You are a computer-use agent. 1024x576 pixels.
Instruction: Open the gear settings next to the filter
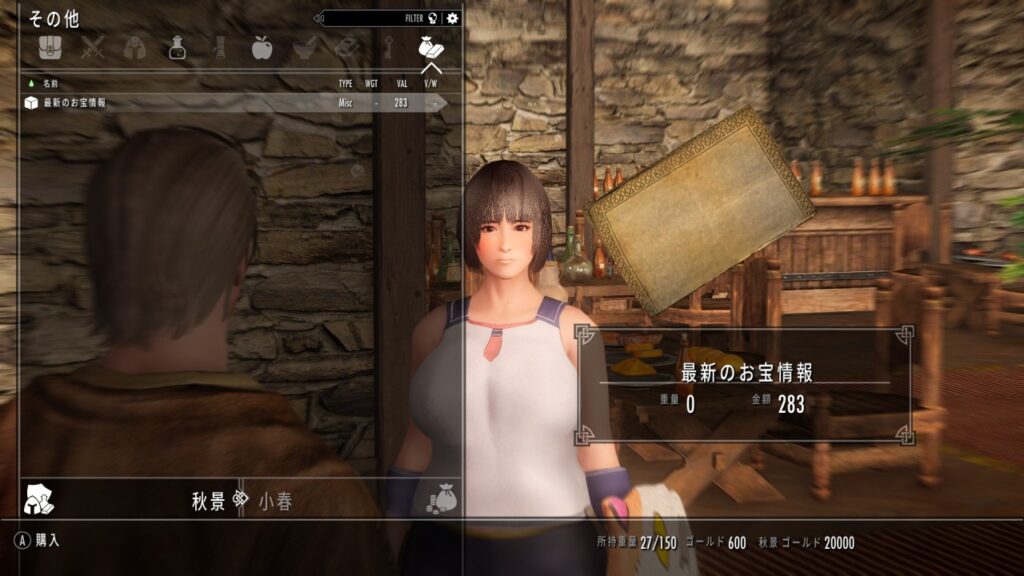coord(453,18)
